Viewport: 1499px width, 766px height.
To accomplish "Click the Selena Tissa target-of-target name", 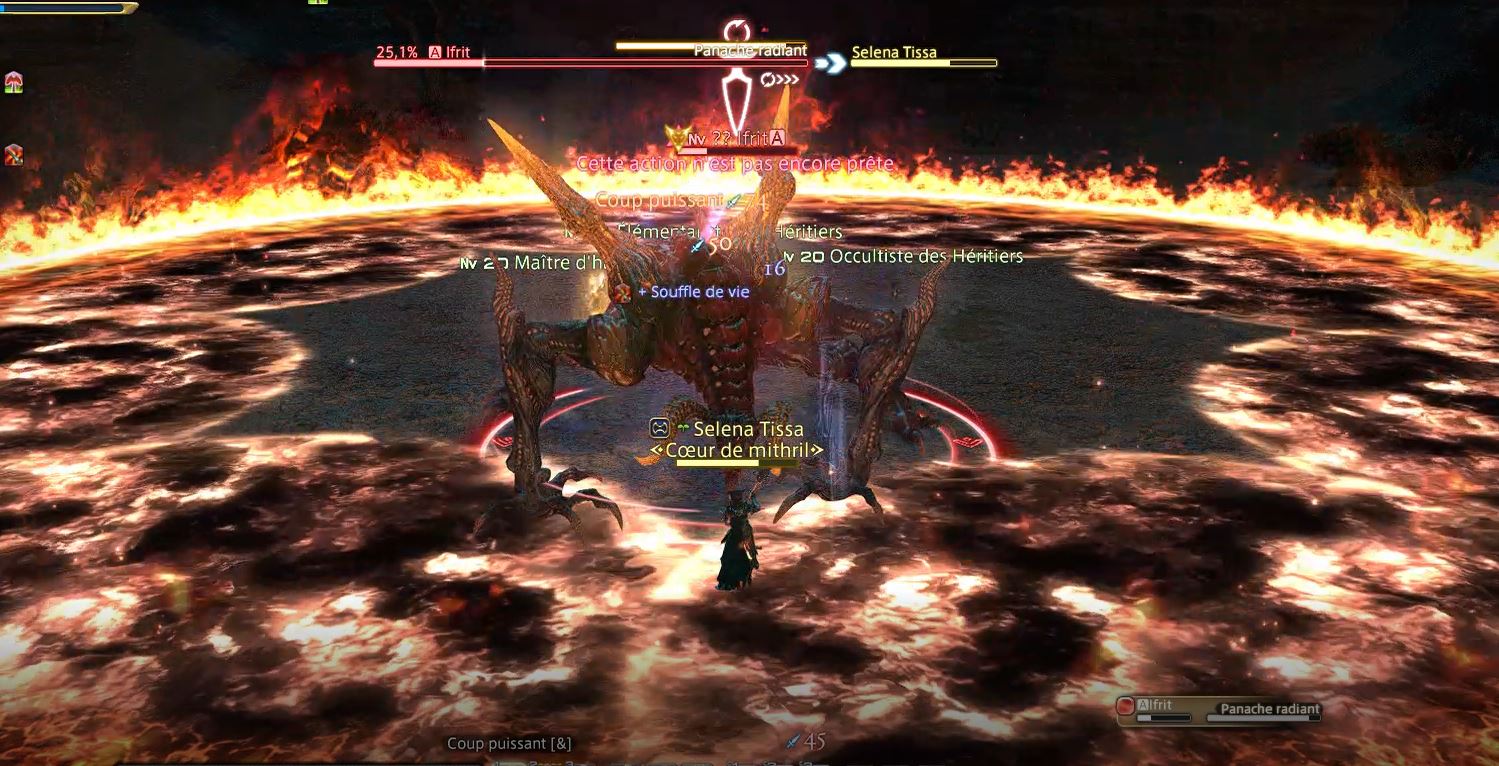I will 894,53.
